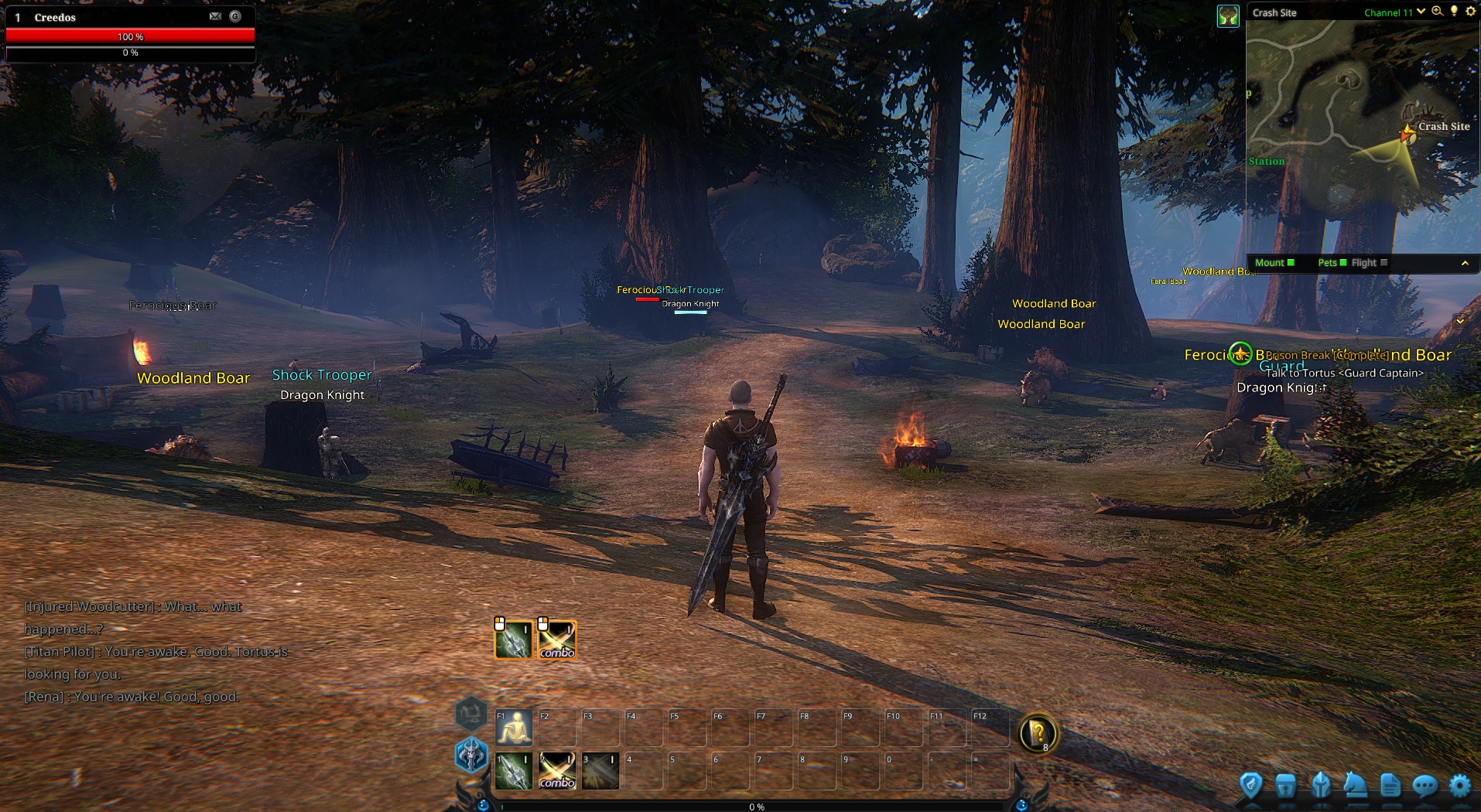Viewport: 1481px width, 812px height.
Task: Collapse the minimap with the up arrow
Action: point(1465,264)
